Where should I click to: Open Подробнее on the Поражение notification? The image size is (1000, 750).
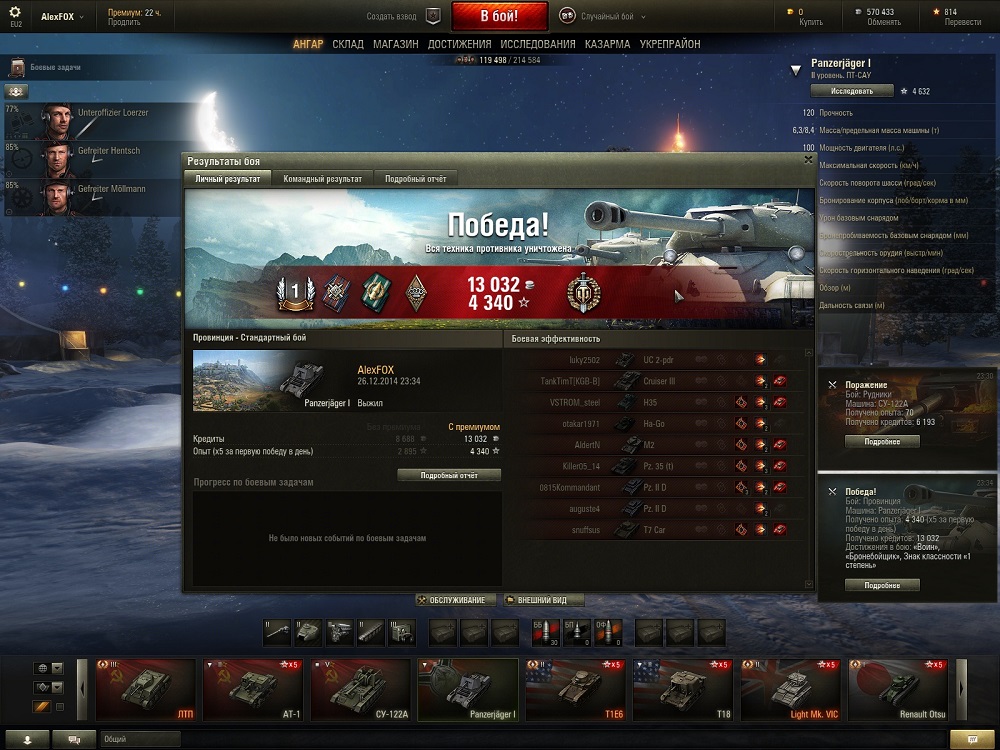[x=883, y=441]
